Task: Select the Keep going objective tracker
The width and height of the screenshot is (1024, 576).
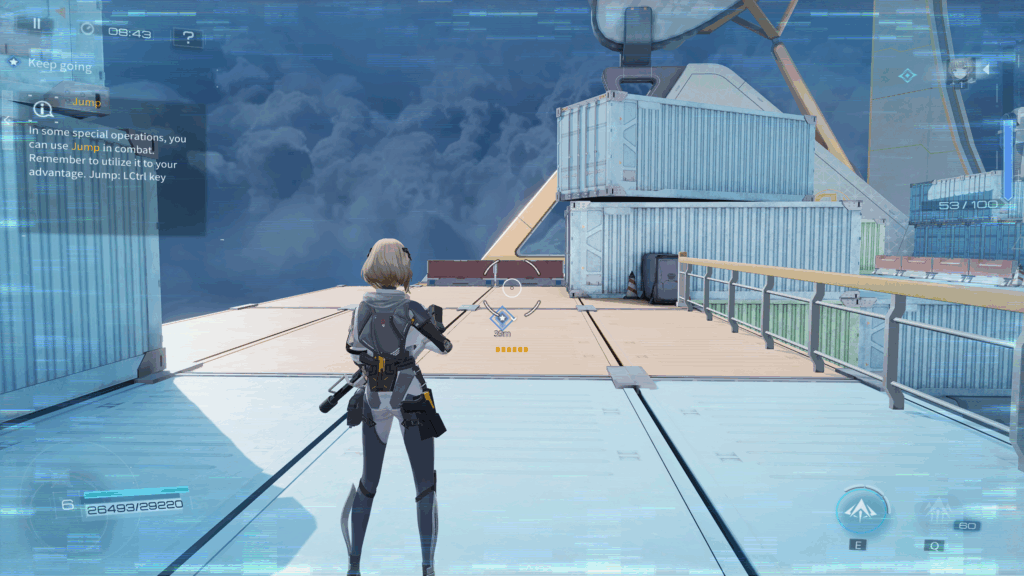Action: click(x=58, y=64)
